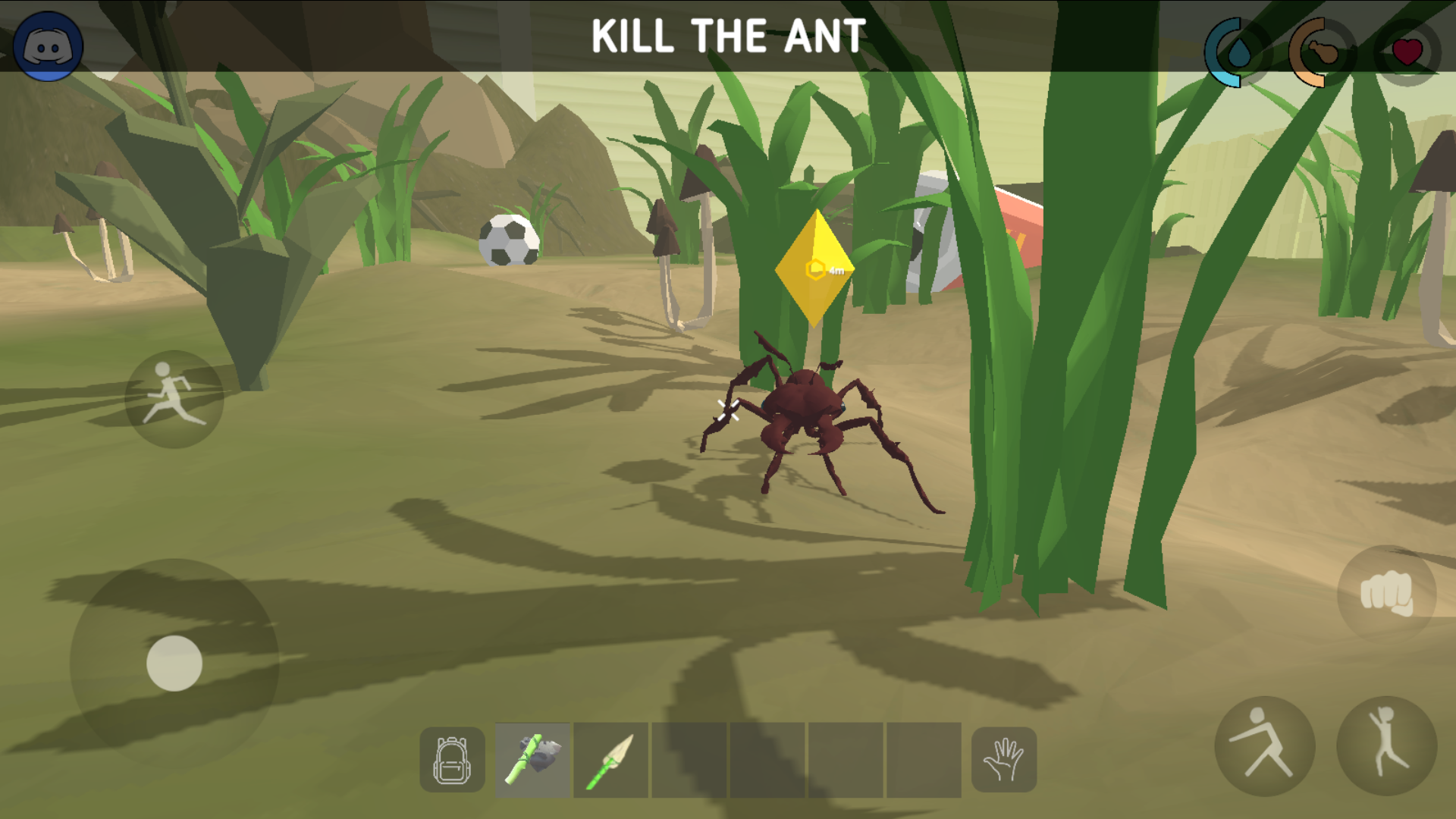Toggle the sprint run icon

(x=173, y=400)
